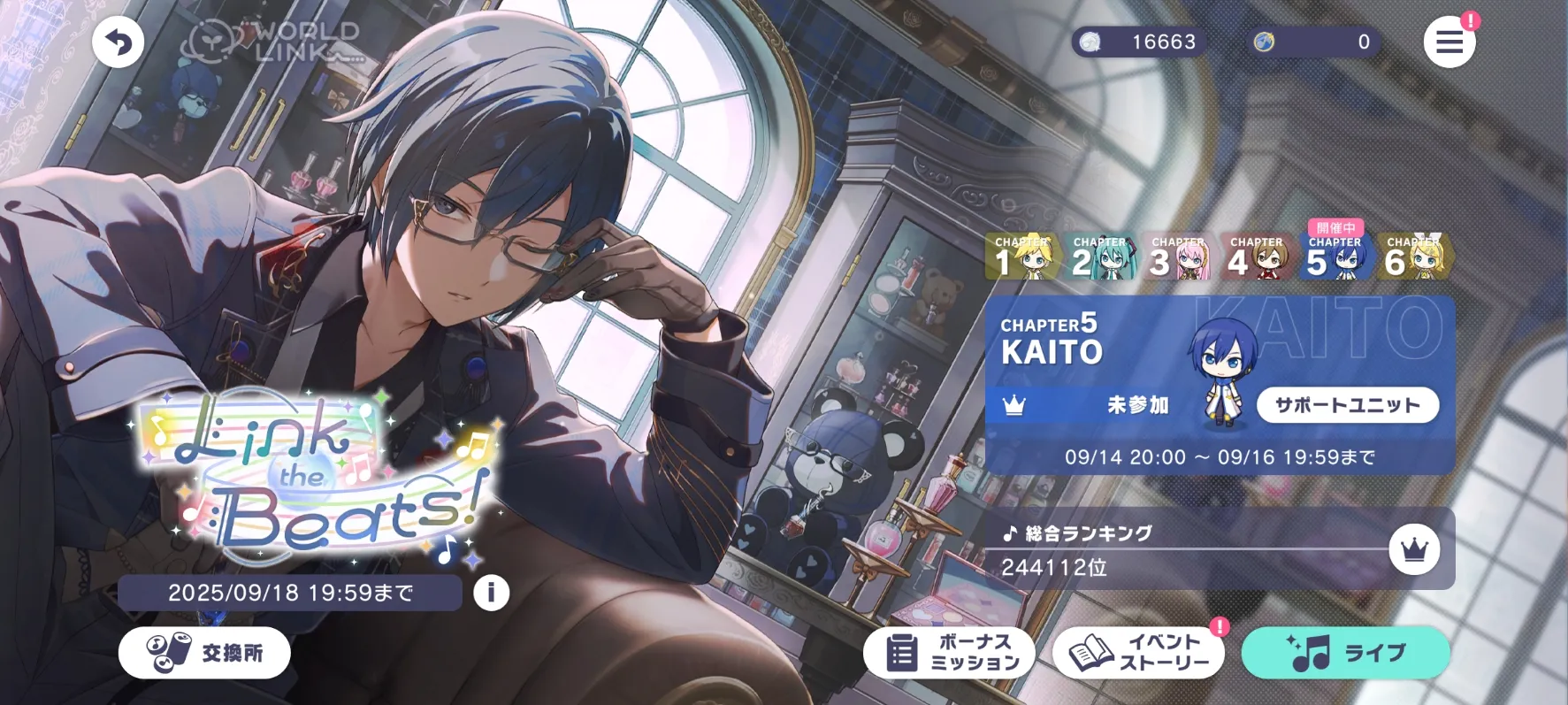The image size is (1568, 705).
Task: Show event info with the i button
Action: (491, 593)
